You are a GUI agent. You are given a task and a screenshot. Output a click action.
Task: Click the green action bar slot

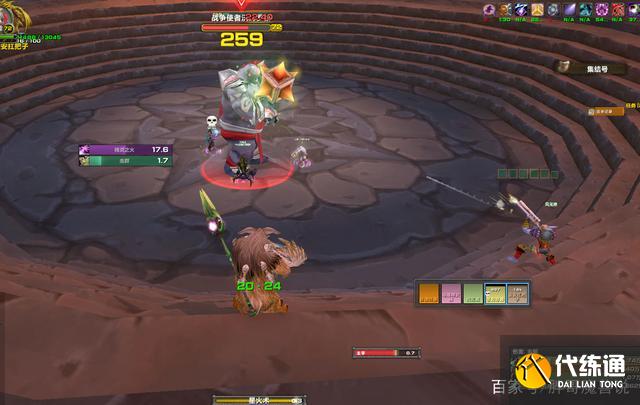point(473,293)
